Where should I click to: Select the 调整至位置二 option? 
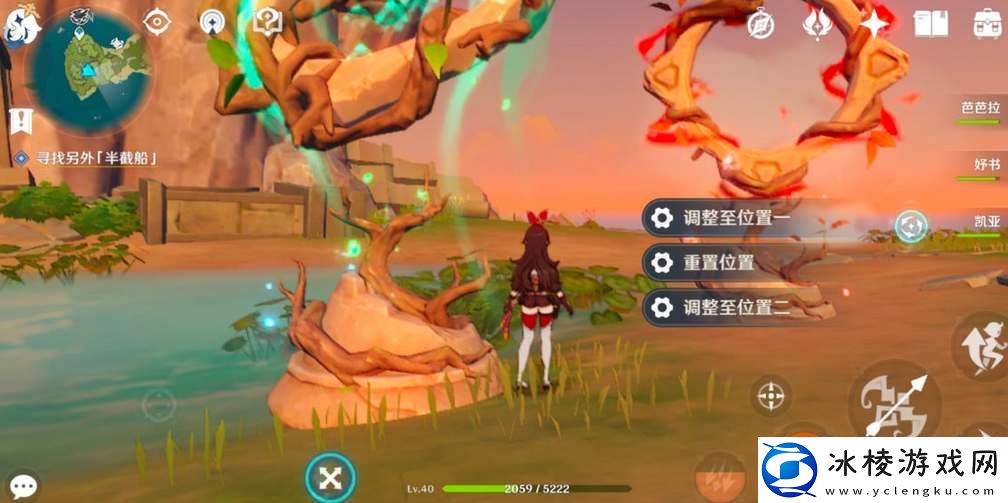(735, 308)
